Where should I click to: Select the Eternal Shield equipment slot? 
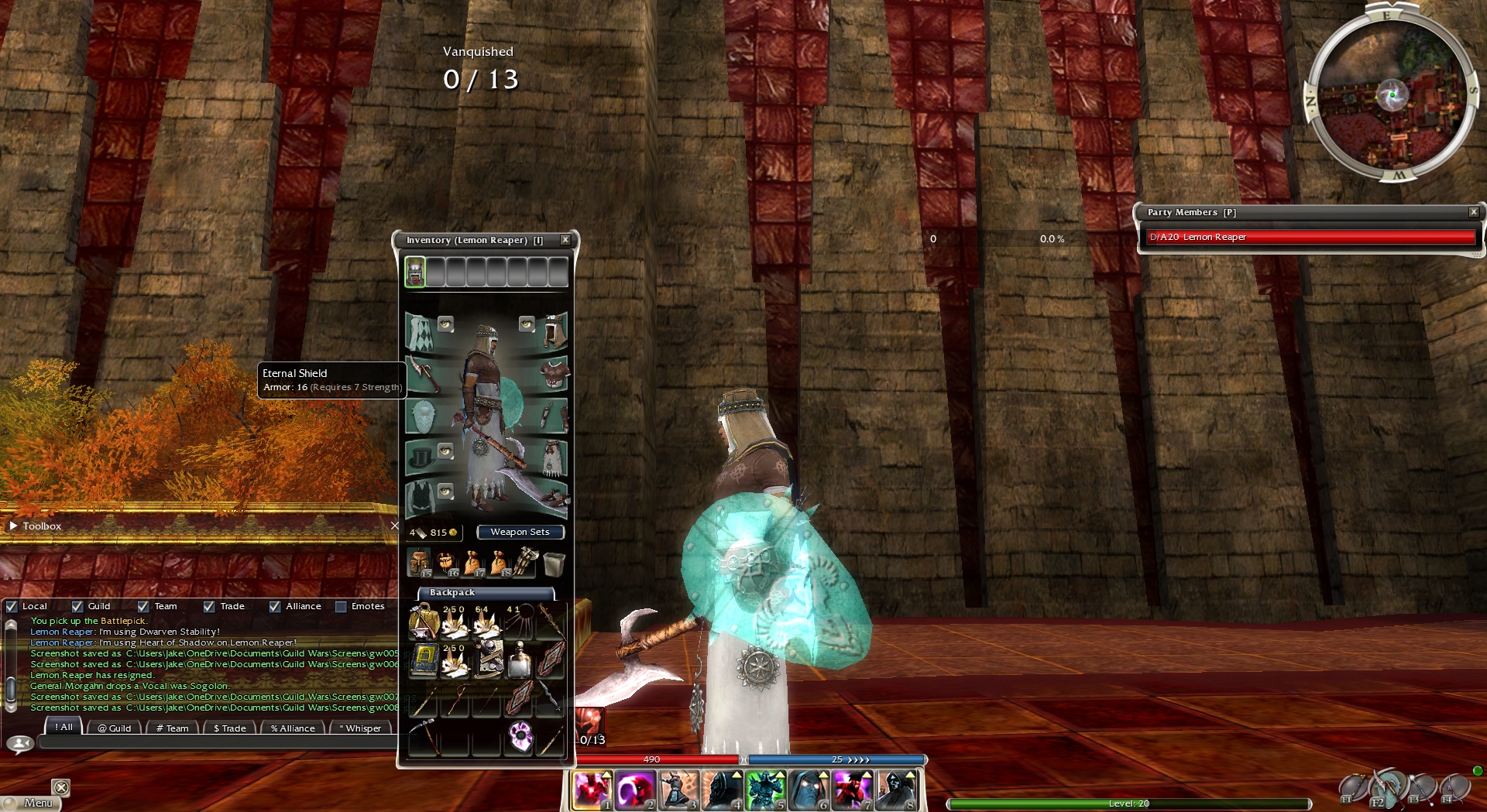[x=422, y=417]
